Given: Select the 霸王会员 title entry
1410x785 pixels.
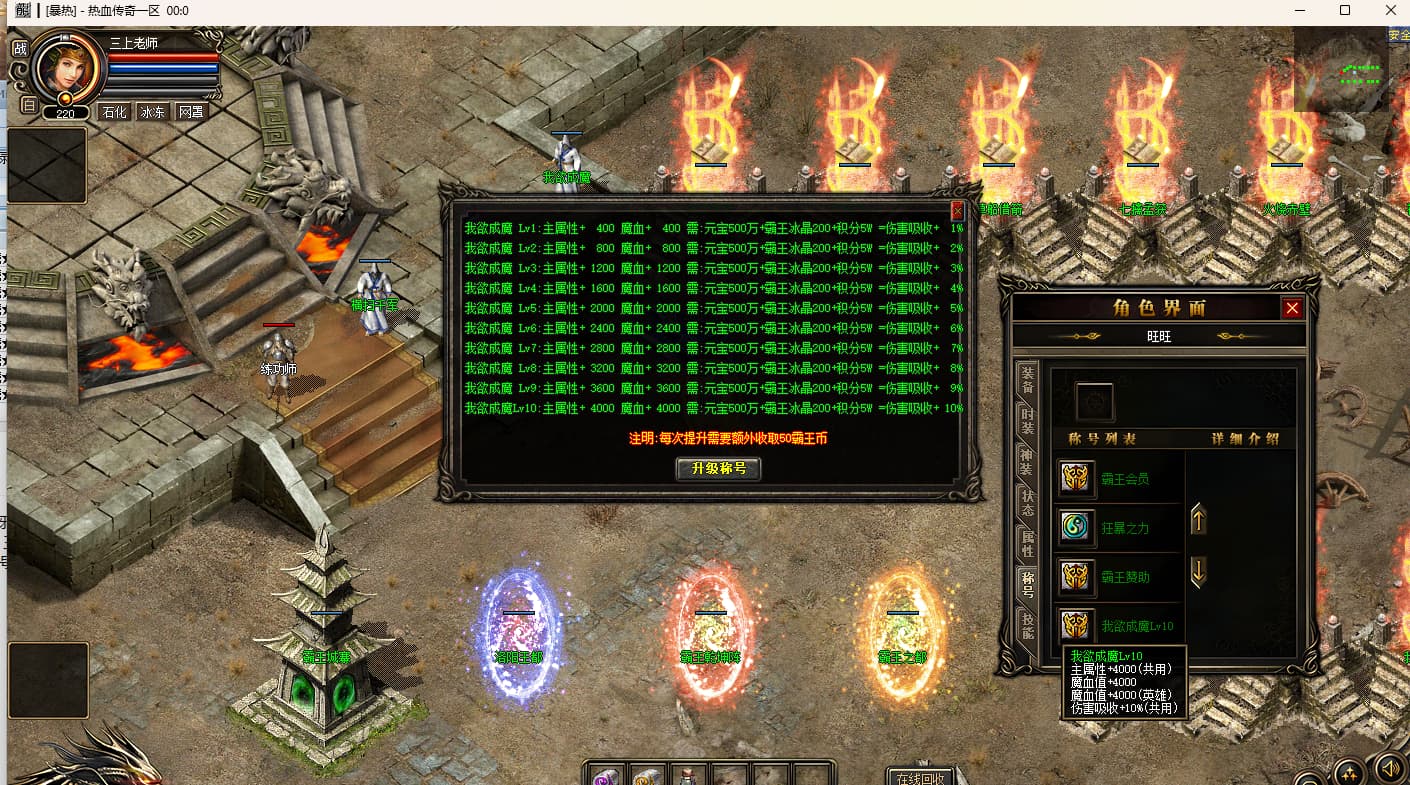Looking at the screenshot, I should (x=1125, y=478).
